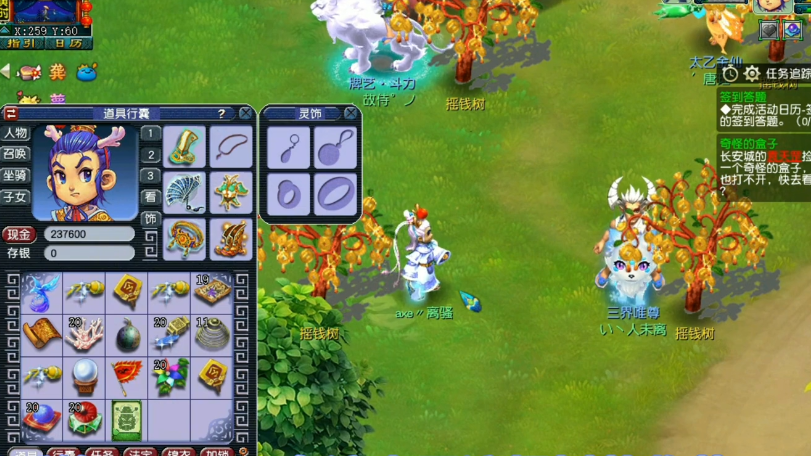The width and height of the screenshot is (811, 456).
Task: Close the 道具行囊 inventory window
Action: (246, 113)
